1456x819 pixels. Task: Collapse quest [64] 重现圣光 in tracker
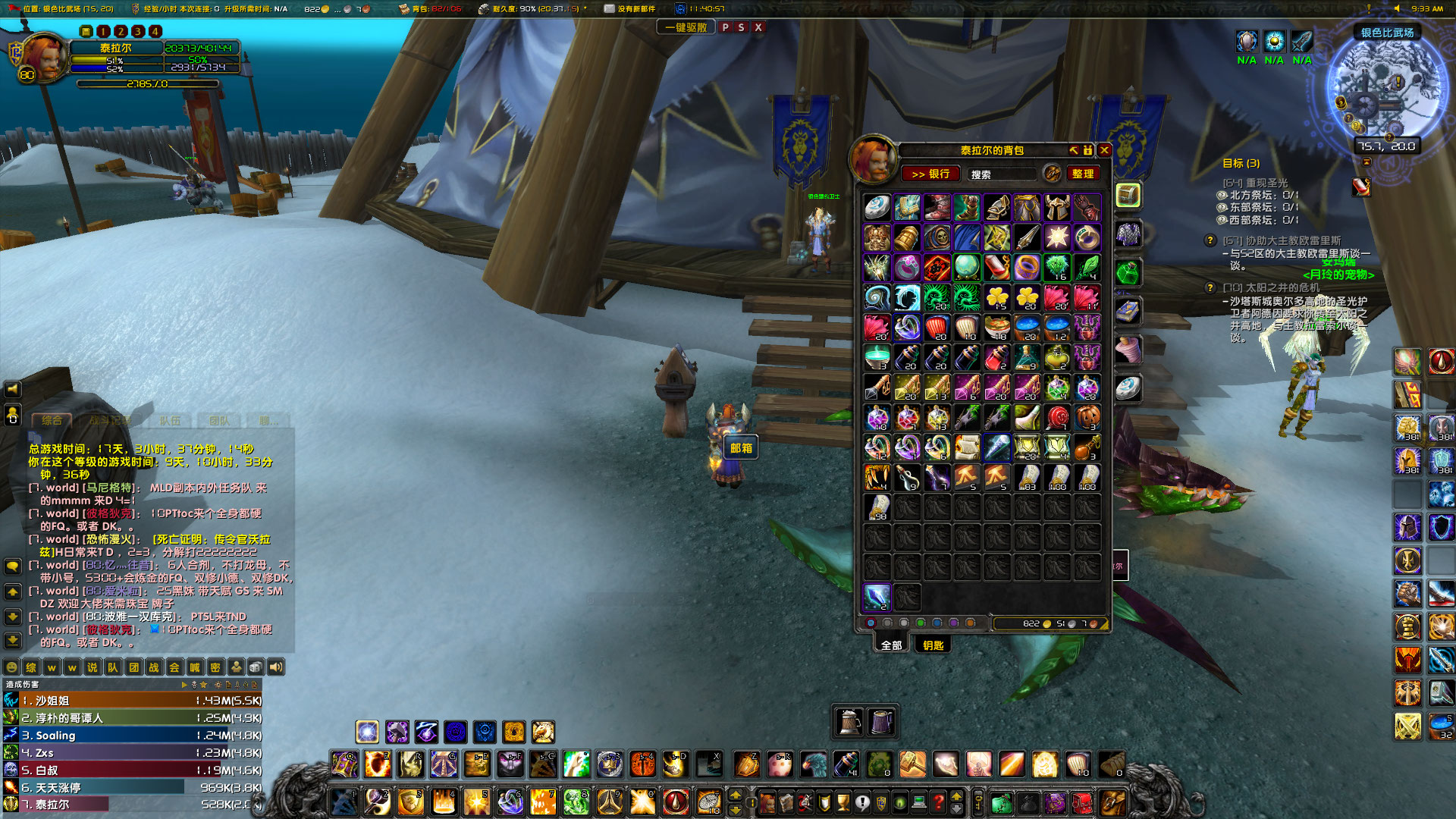pos(1255,183)
